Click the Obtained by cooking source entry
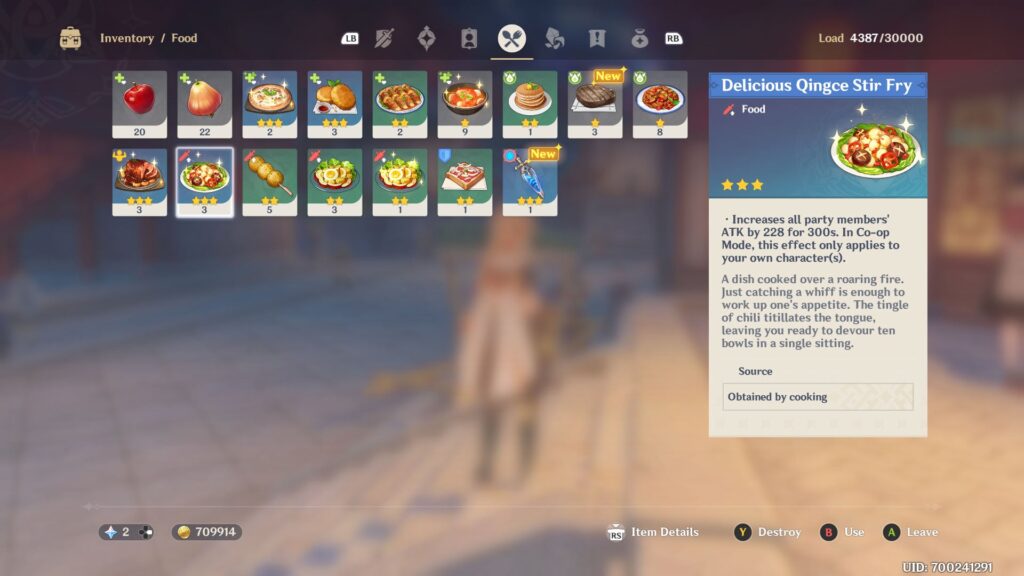The image size is (1024, 576). (817, 397)
